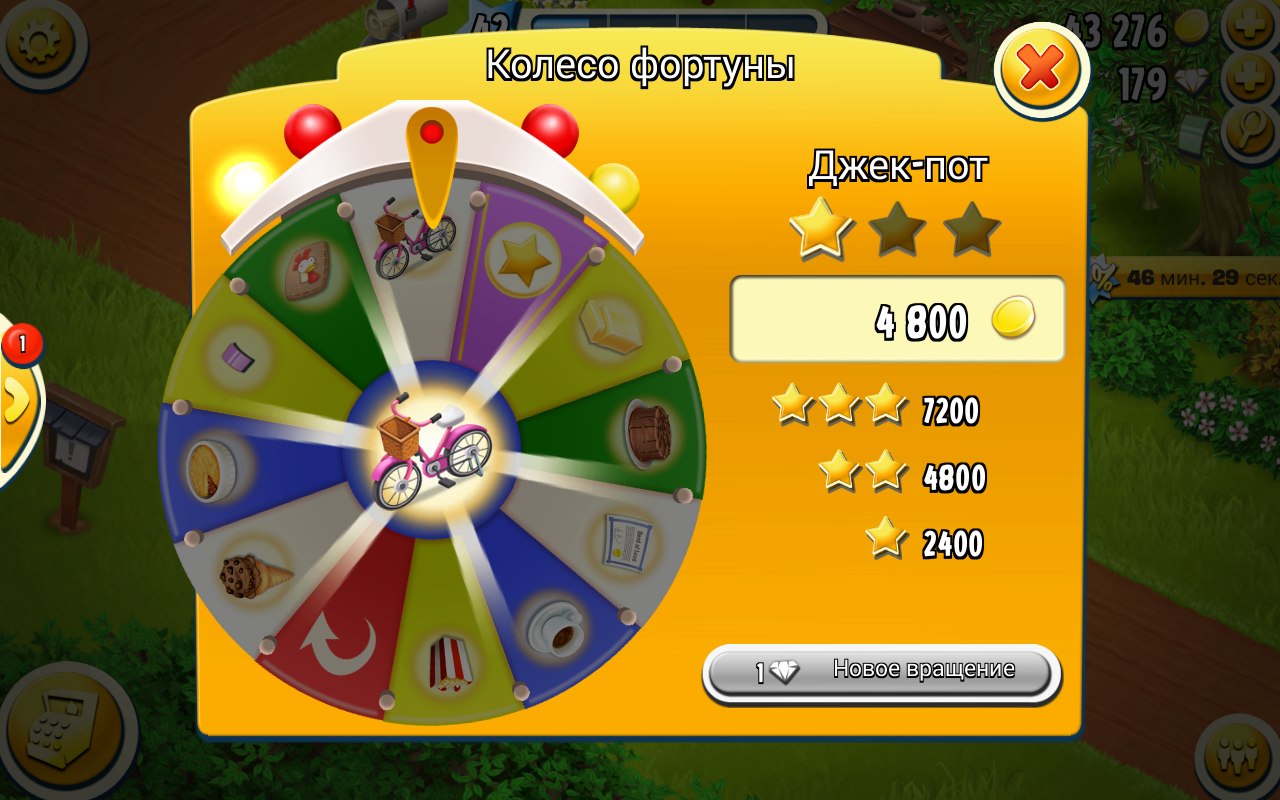
Task: Open the magnifying glass search
Action: coord(1247,130)
